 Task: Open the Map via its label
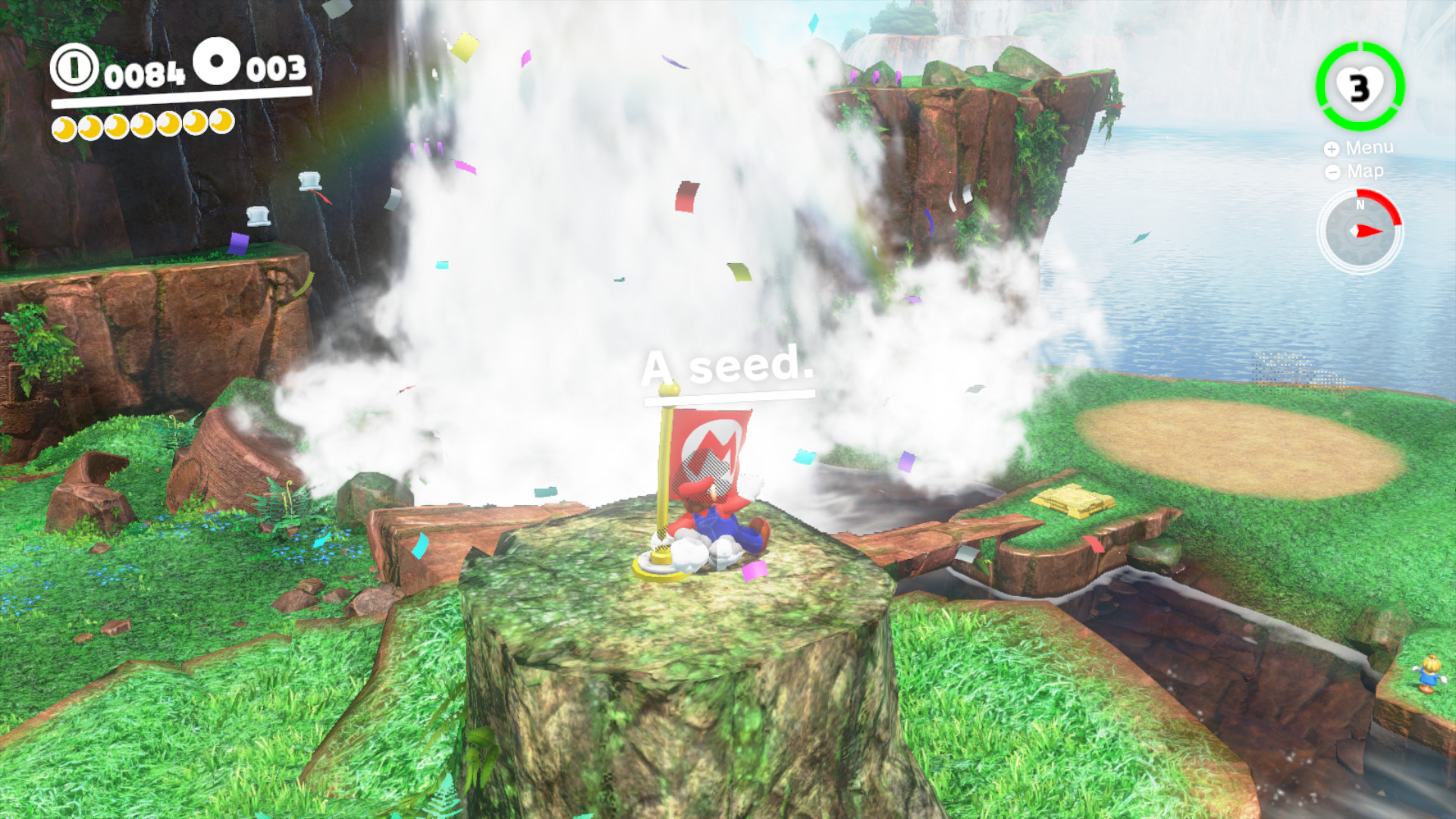pyautogui.click(x=1365, y=171)
